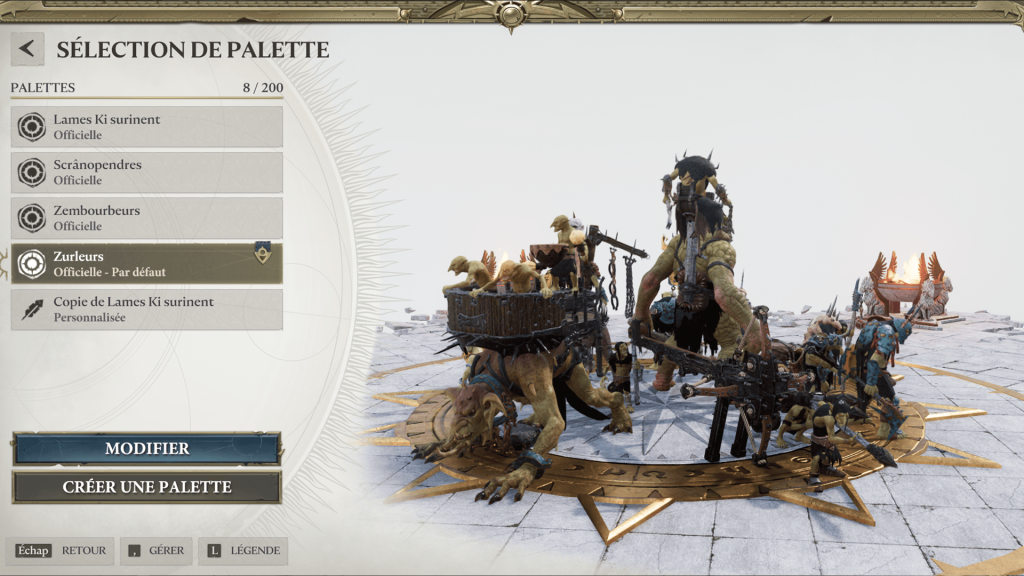Select the default Zurleurs palette
Viewport: 1024px width, 576px height.
pyautogui.click(x=147, y=263)
